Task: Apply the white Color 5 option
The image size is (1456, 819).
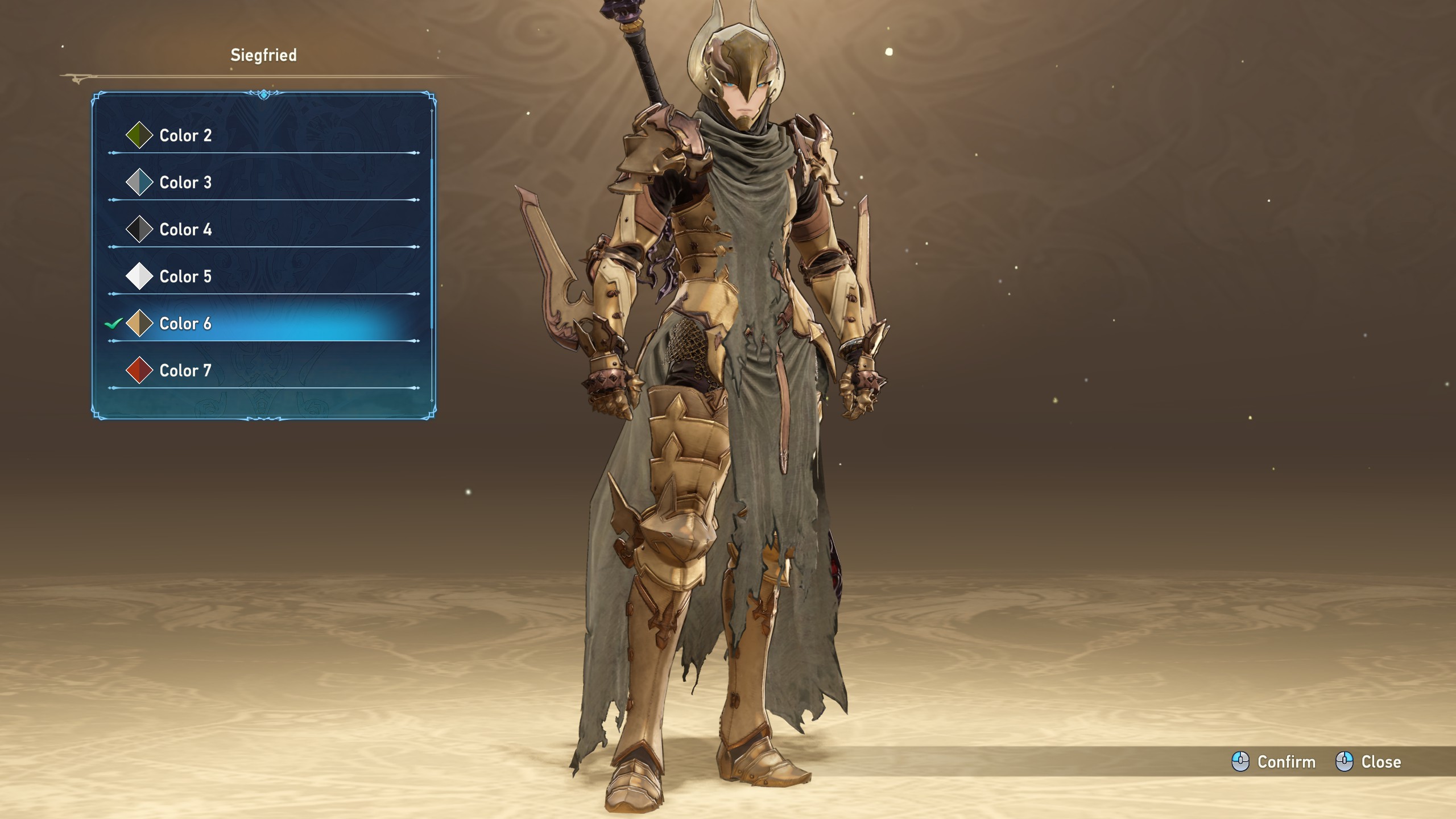Action: (x=185, y=277)
